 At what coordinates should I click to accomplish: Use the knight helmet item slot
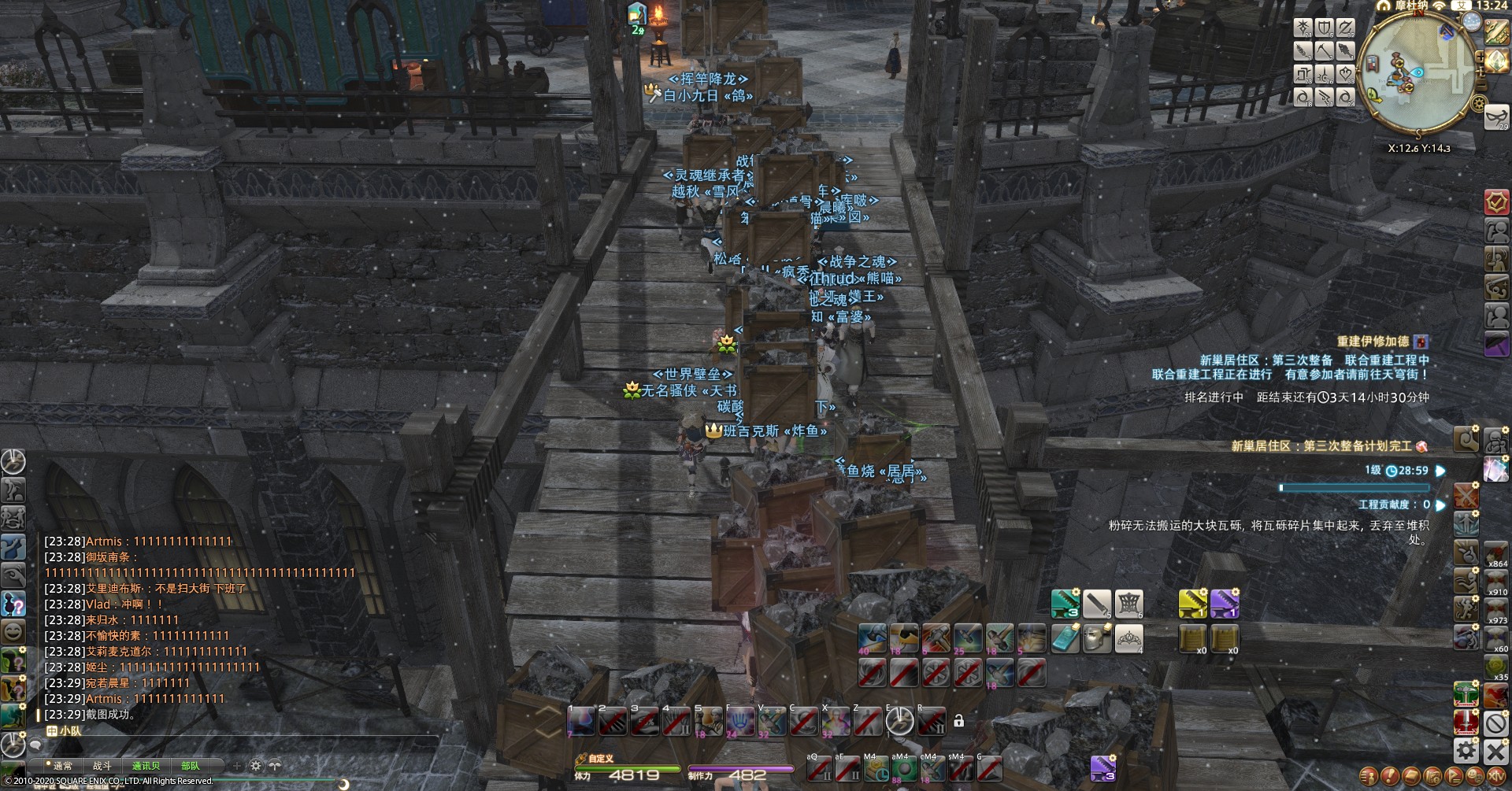pos(1097,638)
